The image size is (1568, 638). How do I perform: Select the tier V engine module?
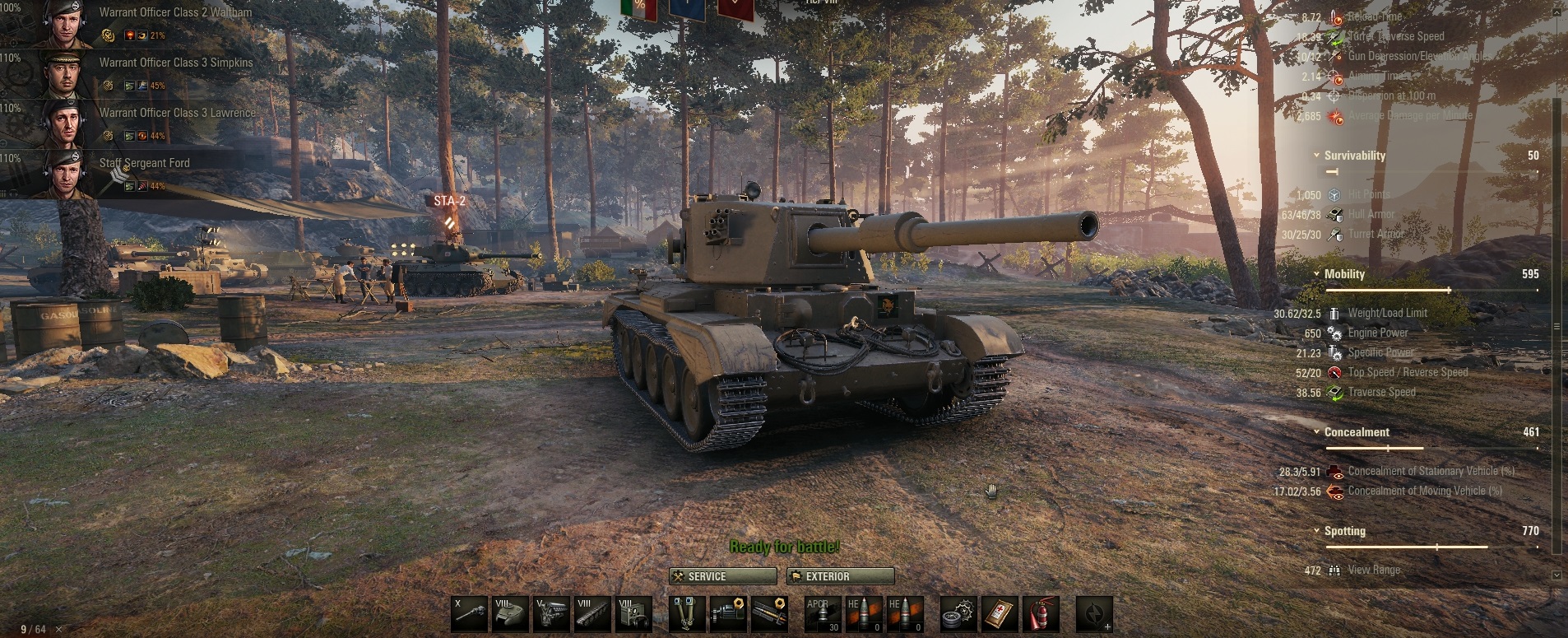(551, 614)
